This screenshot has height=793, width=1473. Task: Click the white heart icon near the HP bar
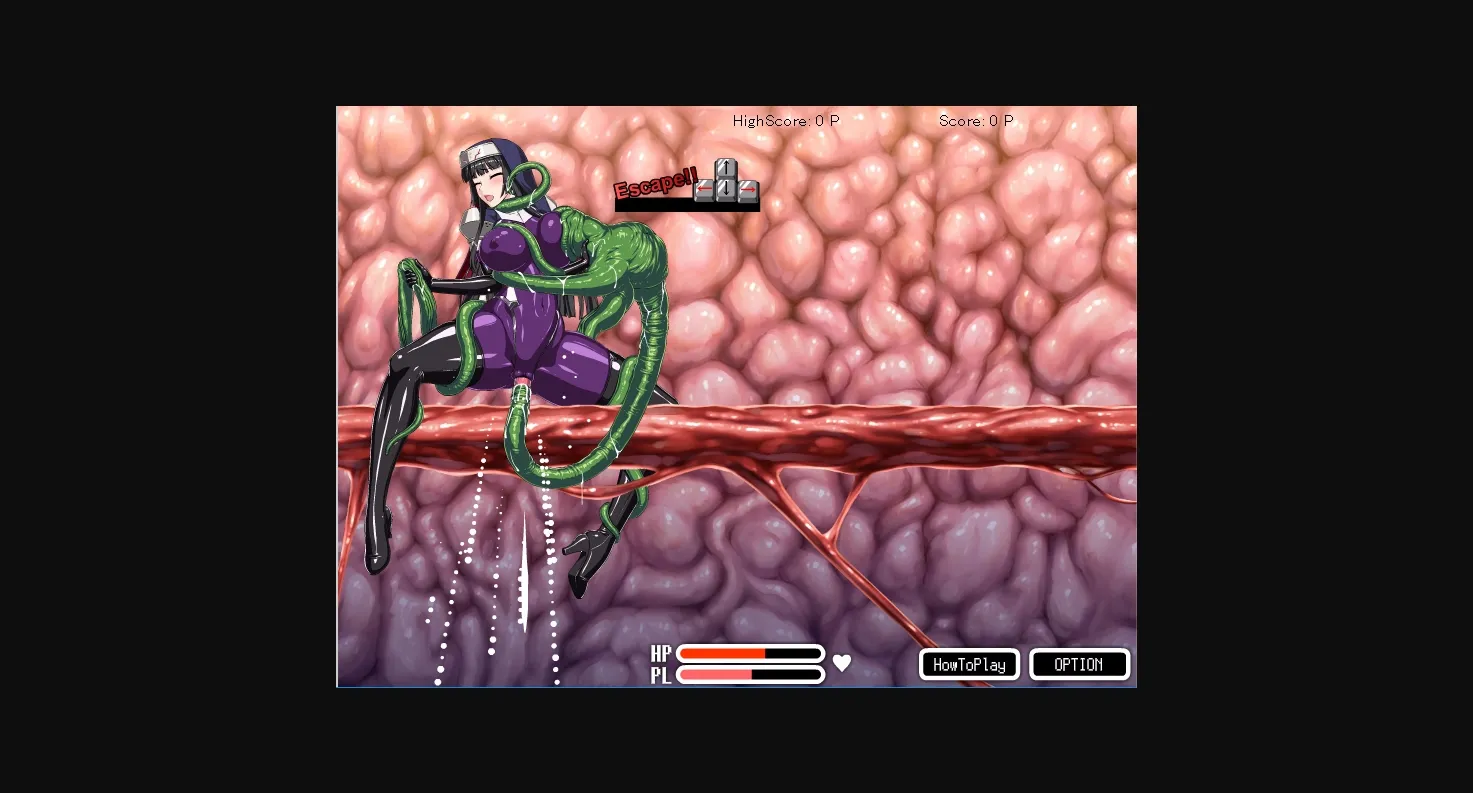tap(841, 662)
